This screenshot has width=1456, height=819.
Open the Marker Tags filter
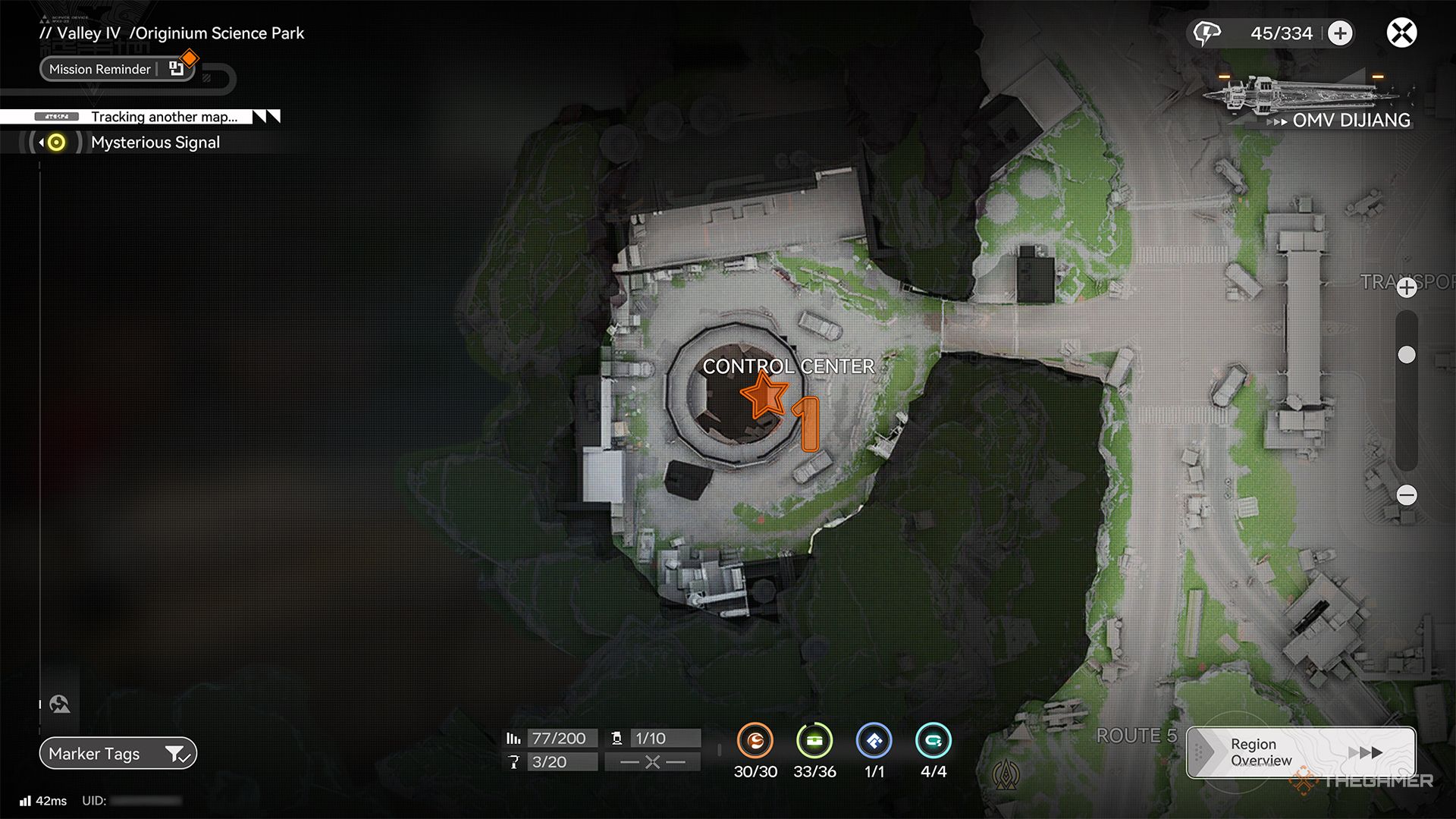point(118,754)
